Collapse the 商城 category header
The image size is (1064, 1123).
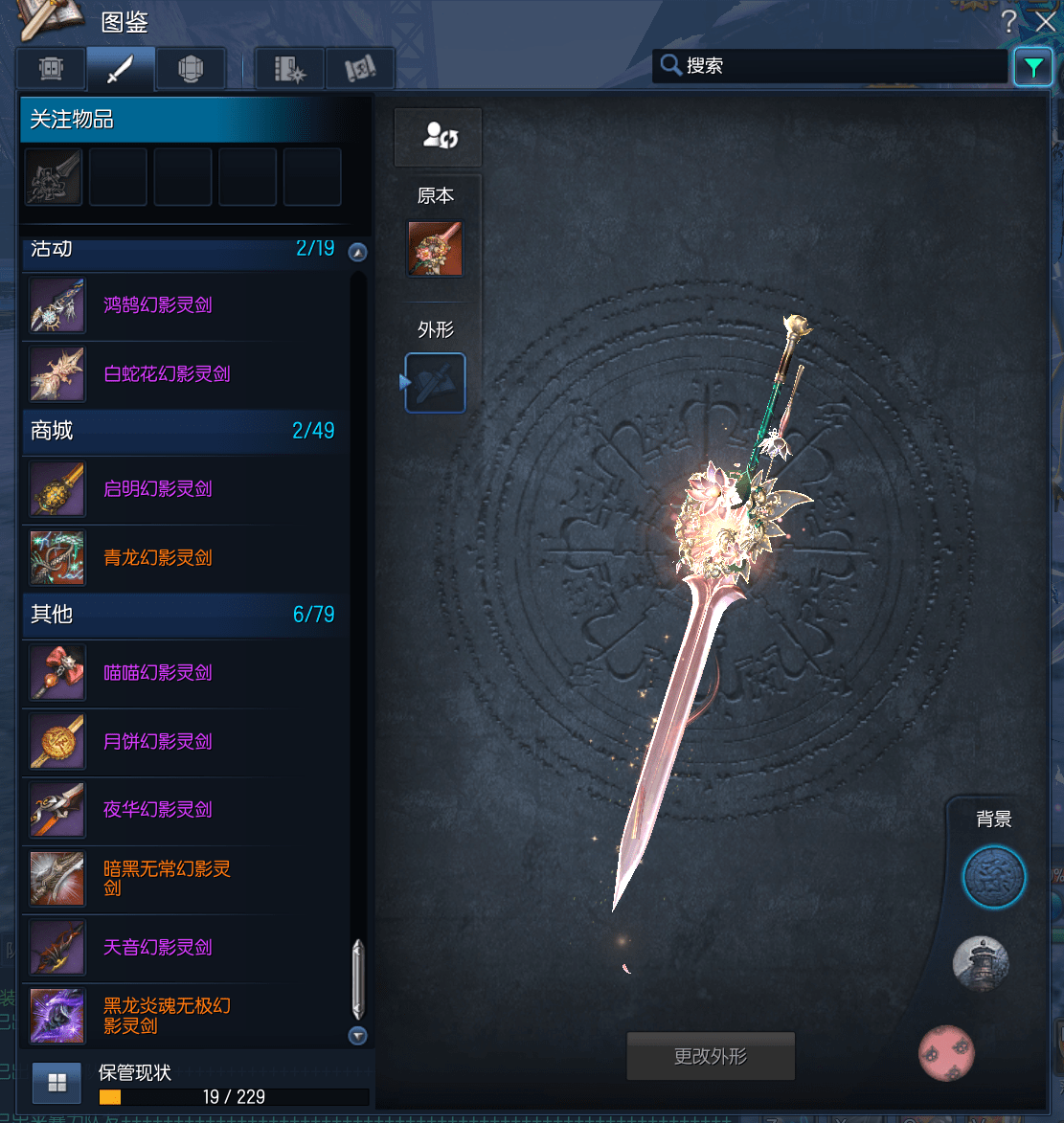pos(182,431)
